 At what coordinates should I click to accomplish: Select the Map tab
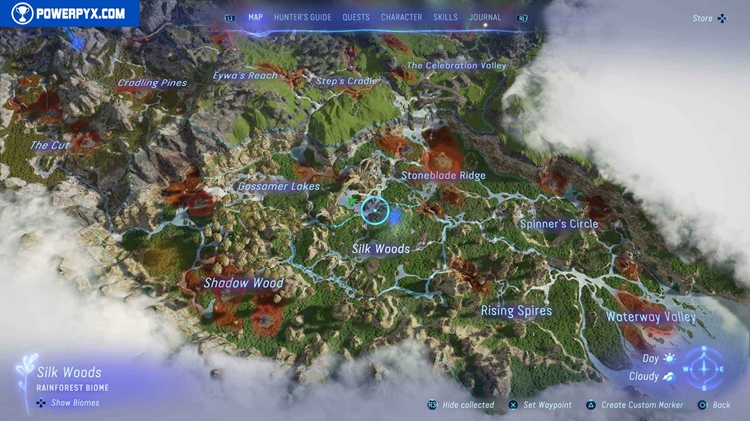coord(255,17)
